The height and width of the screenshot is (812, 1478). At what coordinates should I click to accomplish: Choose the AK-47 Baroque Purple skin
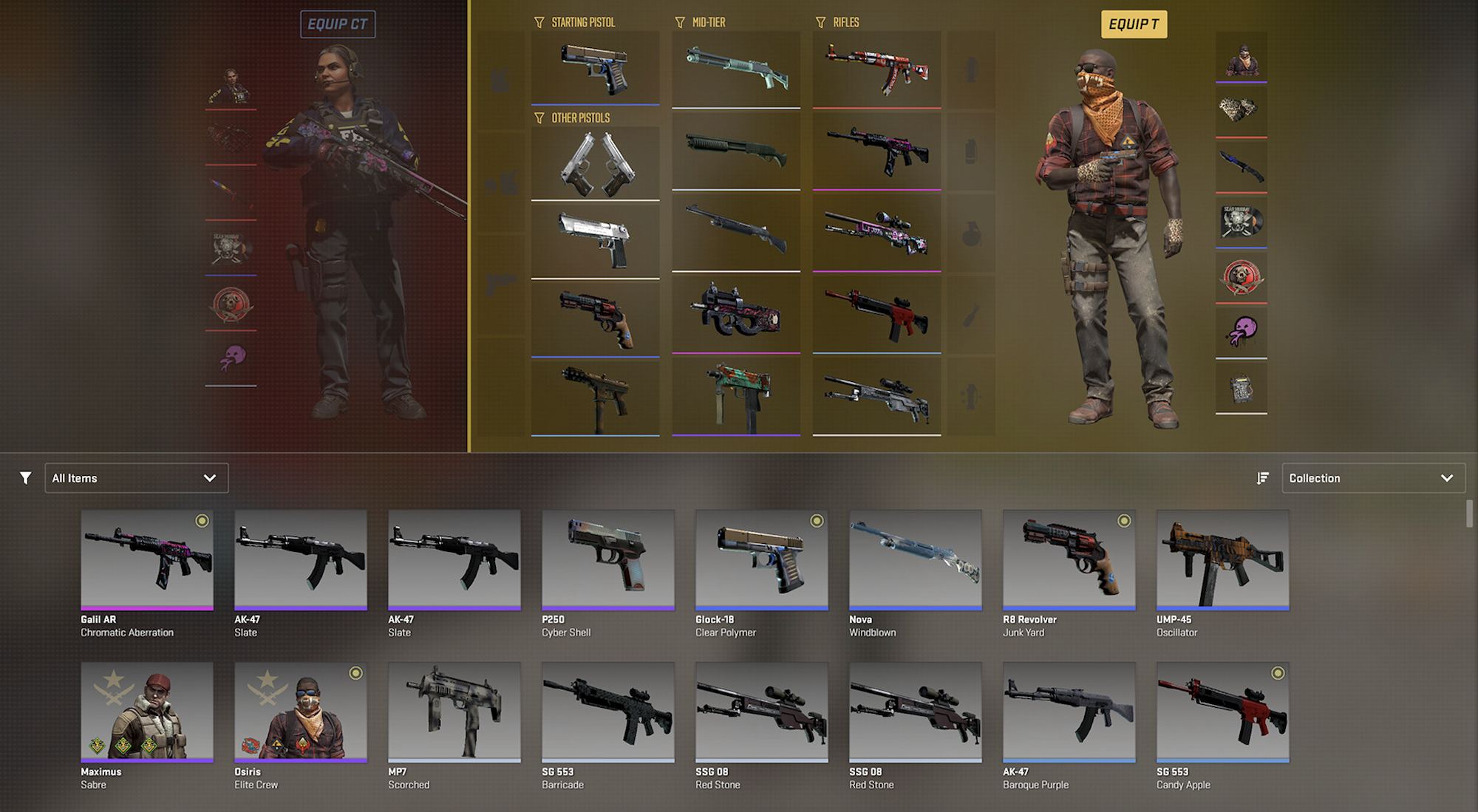1069,712
